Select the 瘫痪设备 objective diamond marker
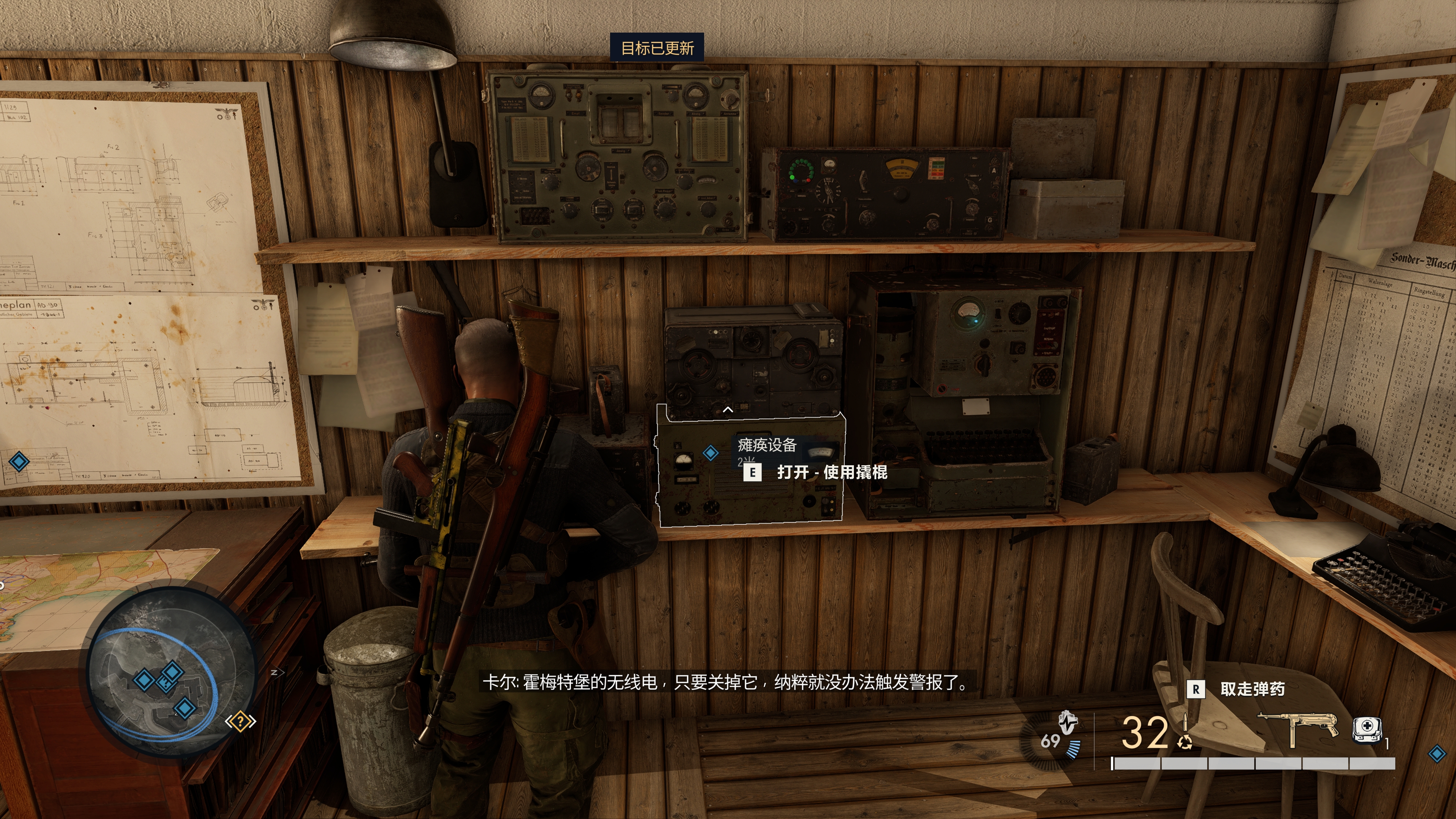This screenshot has width=1456, height=819. (x=711, y=453)
